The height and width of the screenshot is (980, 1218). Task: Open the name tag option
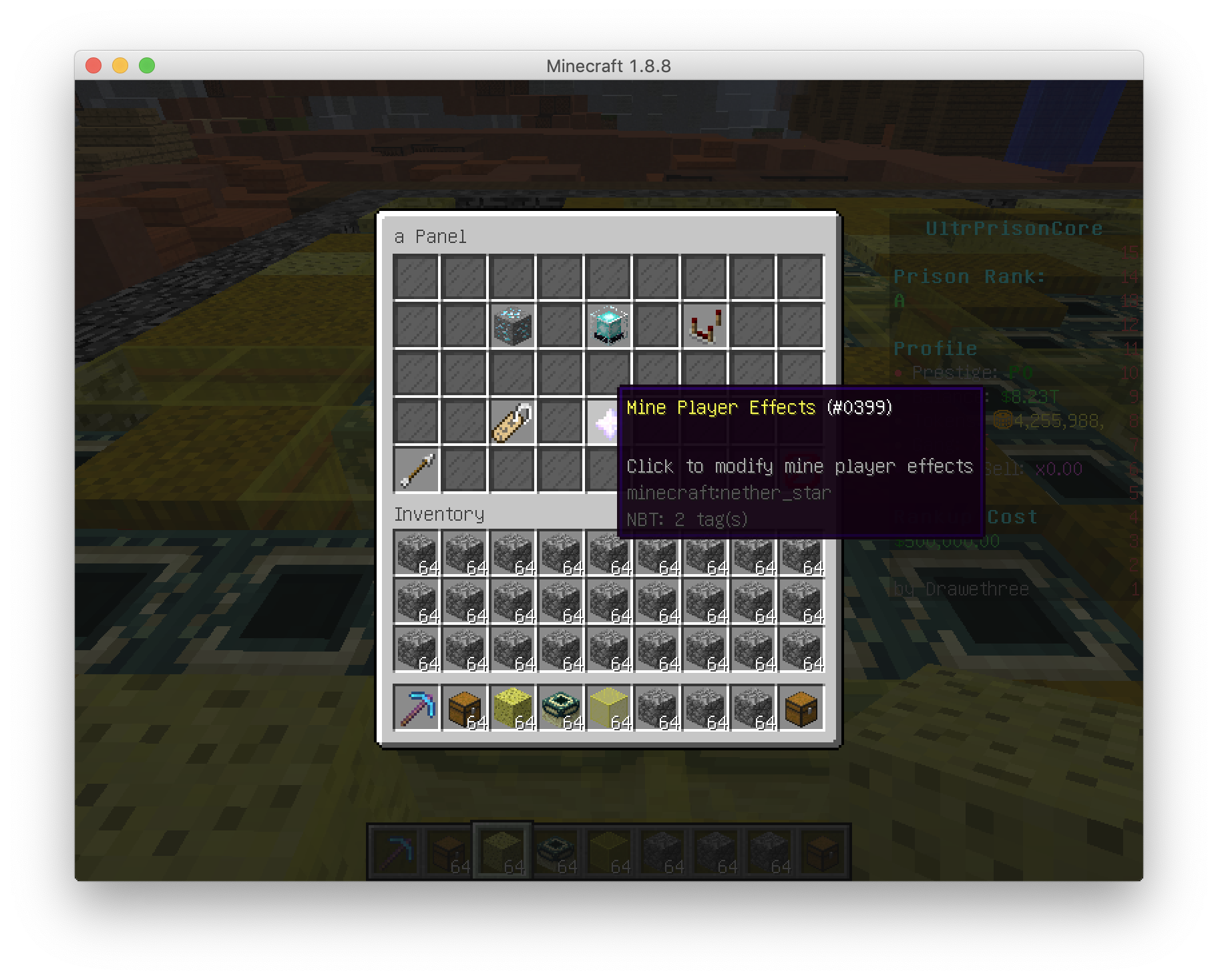(512, 422)
